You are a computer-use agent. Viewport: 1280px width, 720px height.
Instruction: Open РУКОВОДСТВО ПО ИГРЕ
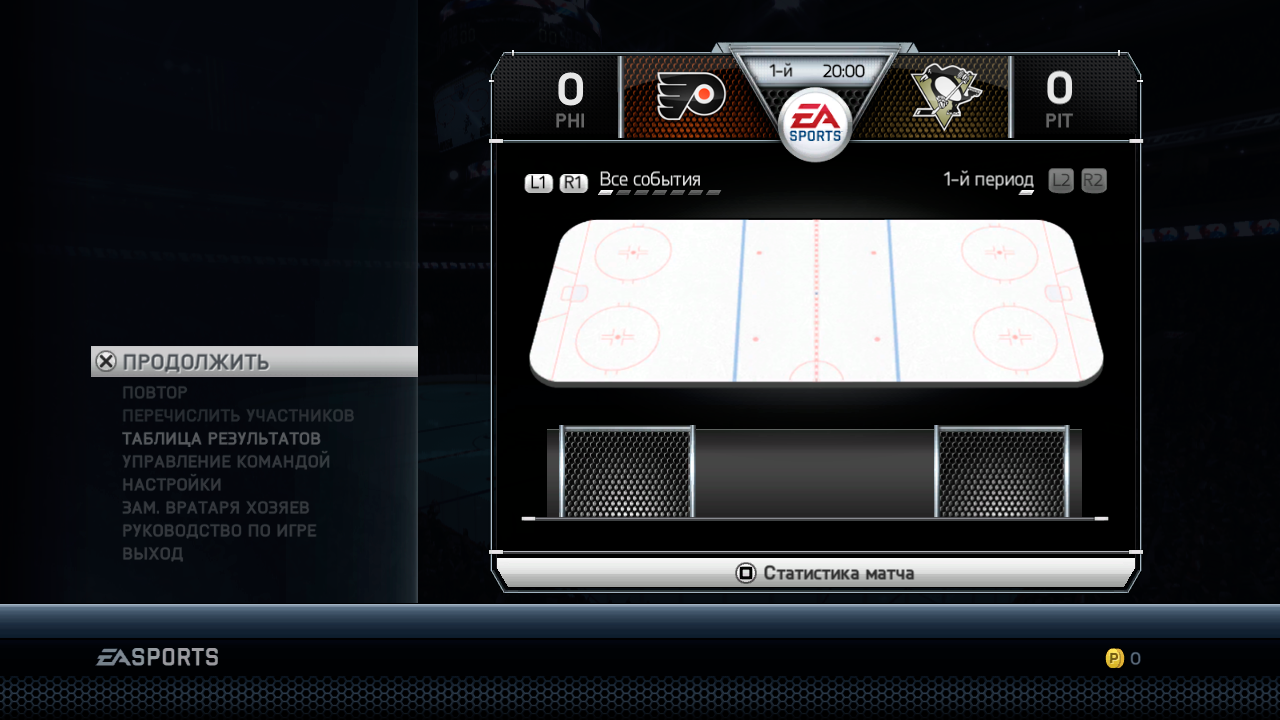click(x=219, y=531)
